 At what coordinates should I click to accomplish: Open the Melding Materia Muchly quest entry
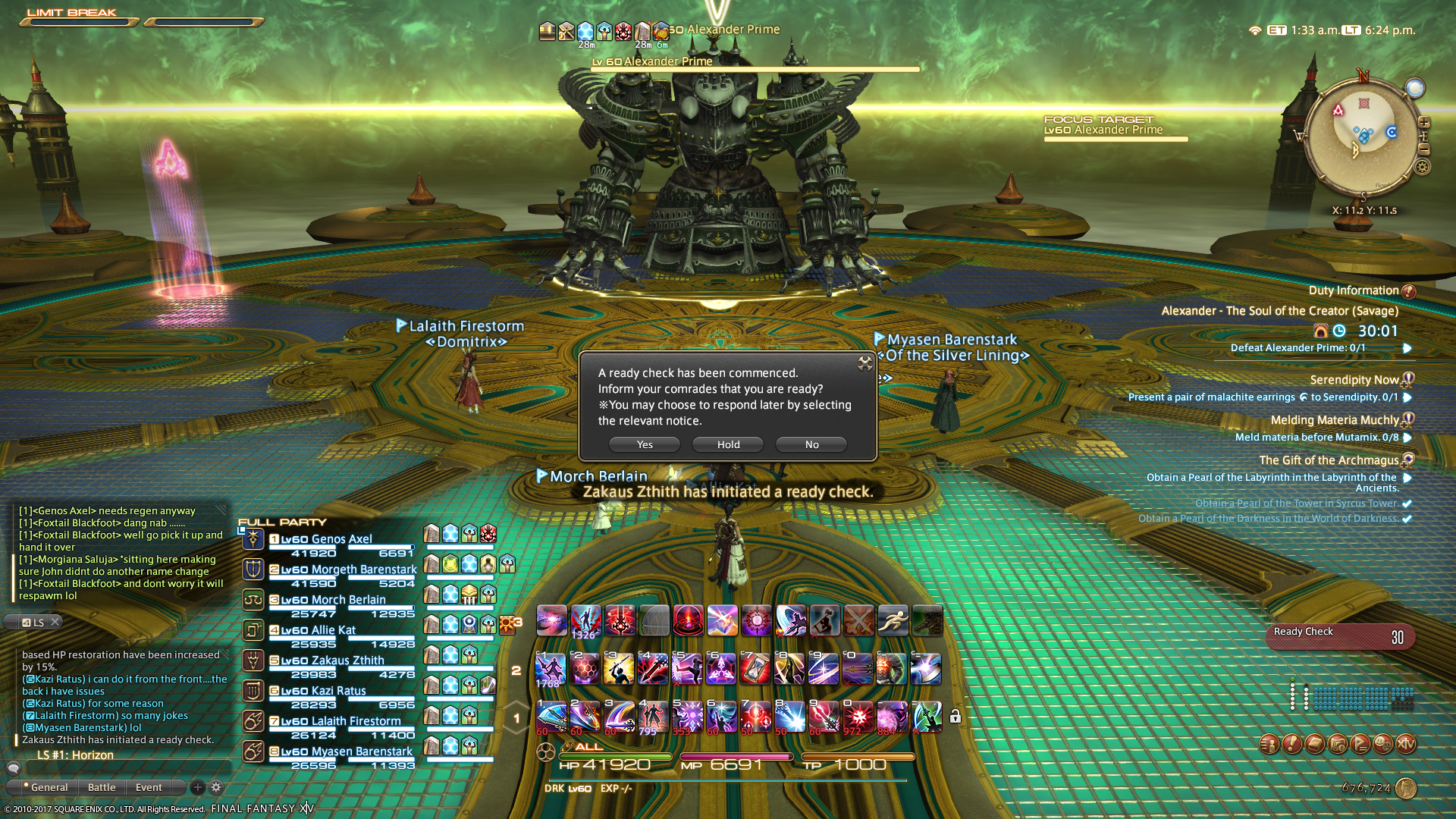click(1335, 420)
